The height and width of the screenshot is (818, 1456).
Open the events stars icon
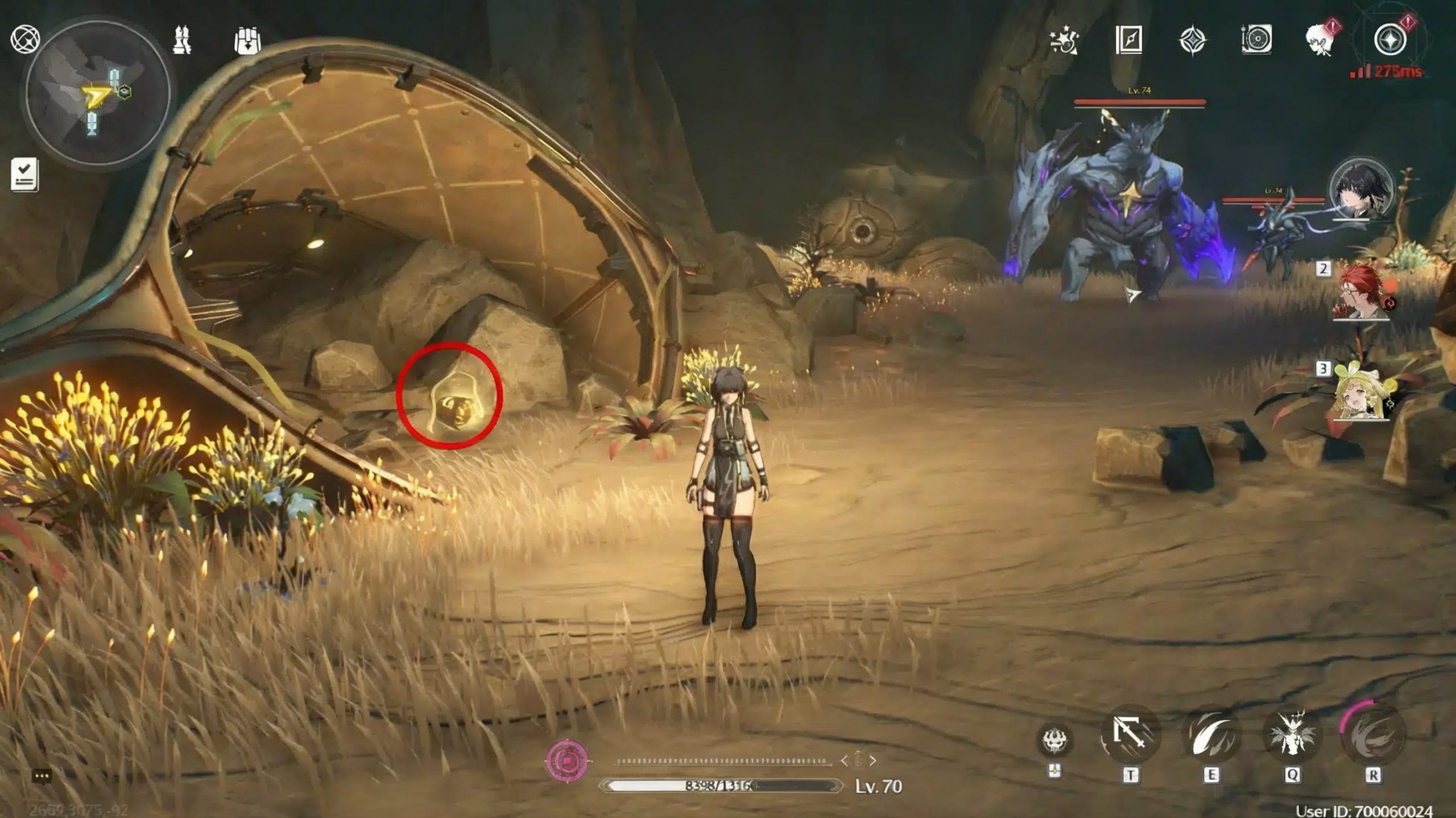tap(1064, 40)
